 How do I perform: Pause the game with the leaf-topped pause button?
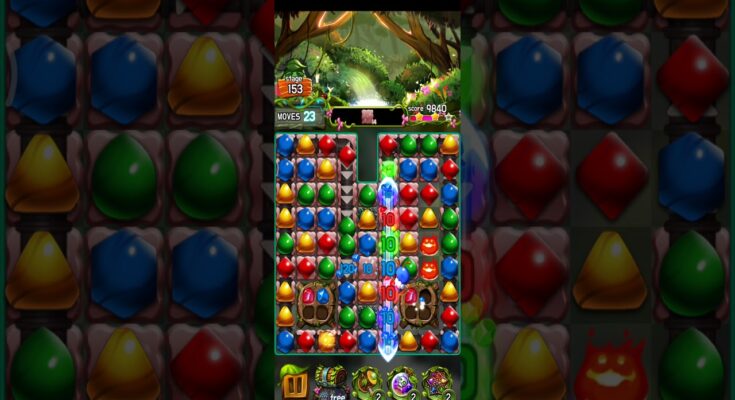pos(294,381)
